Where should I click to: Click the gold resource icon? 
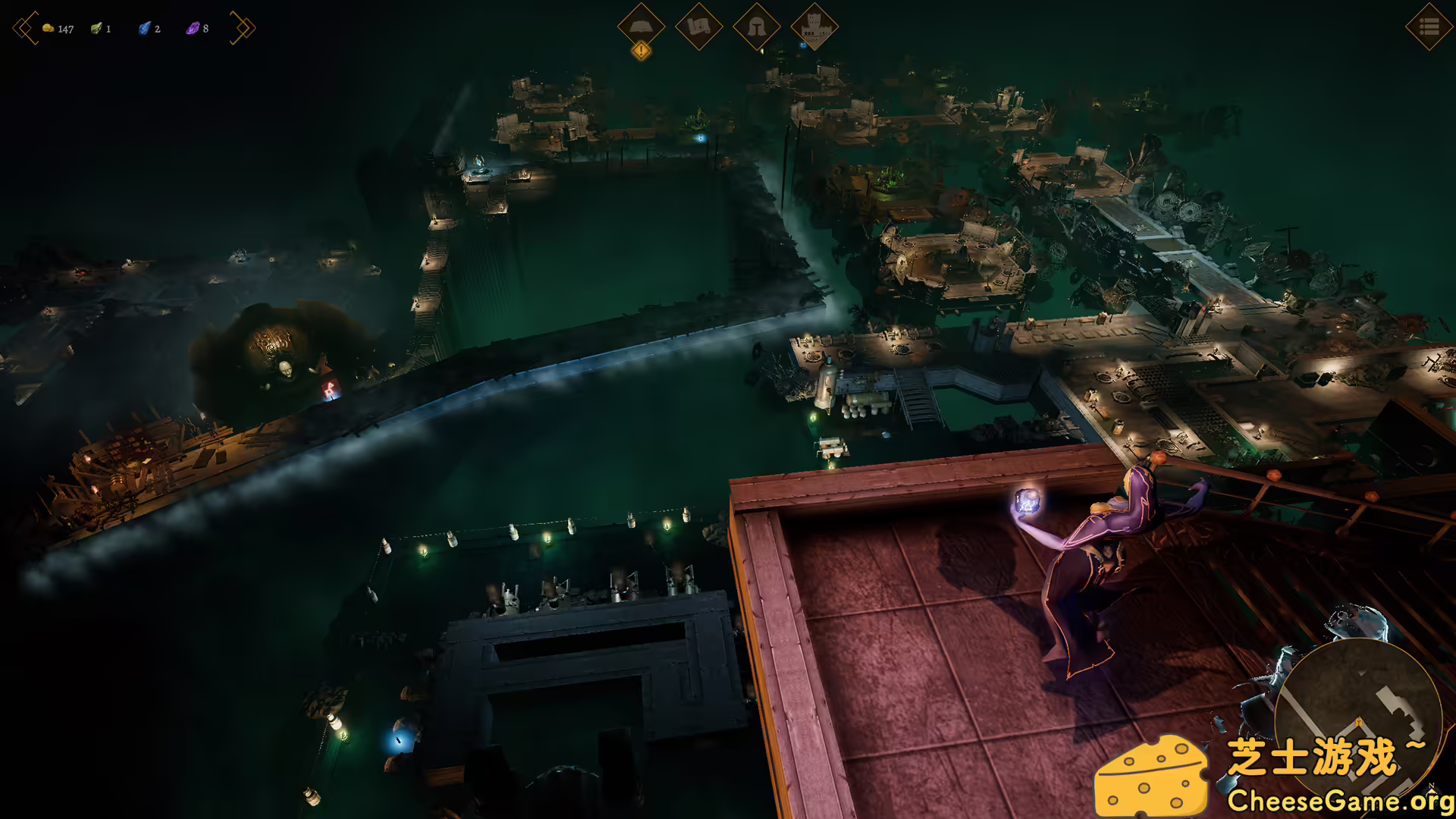[x=48, y=28]
